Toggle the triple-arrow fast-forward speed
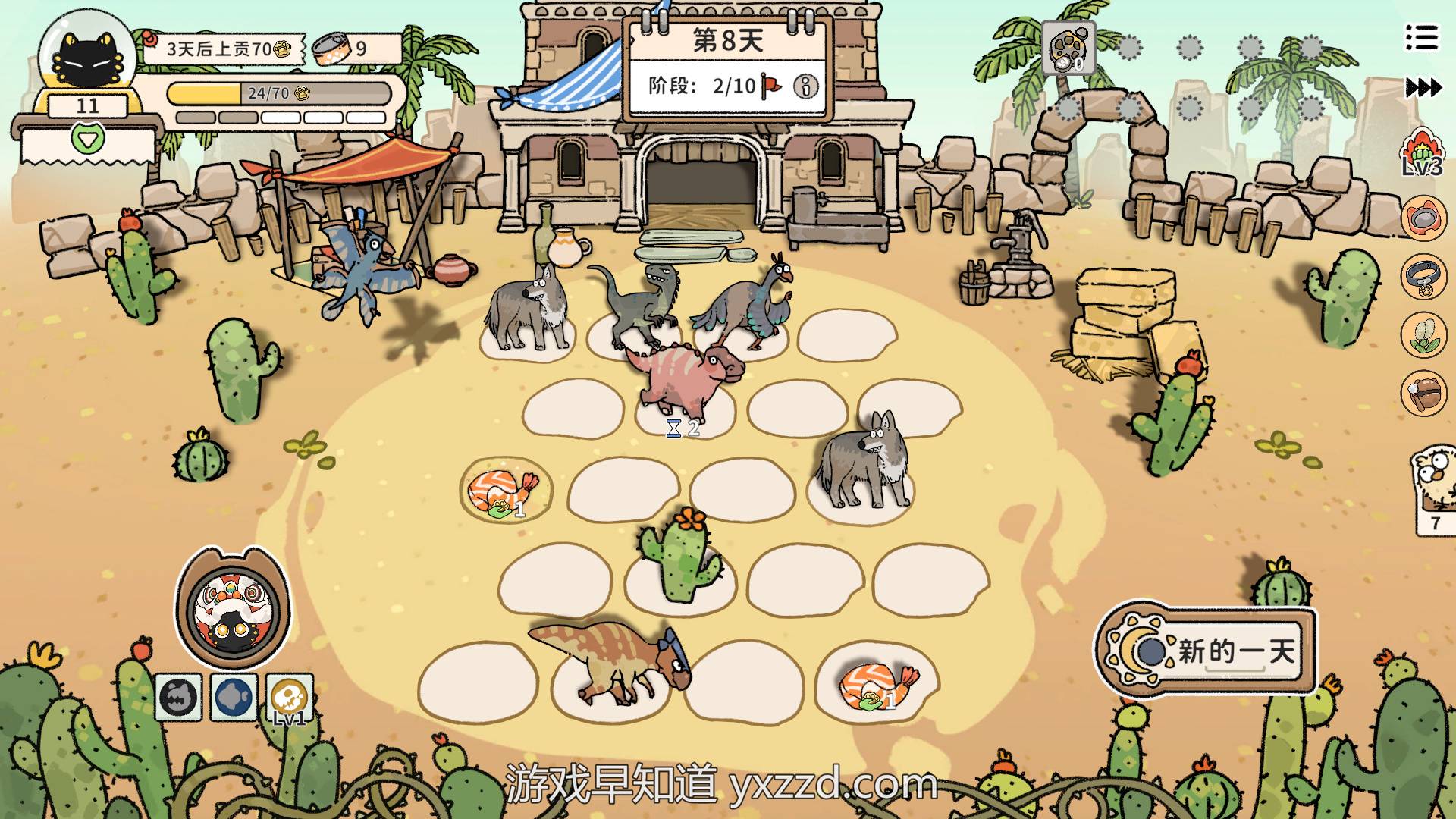 click(x=1423, y=88)
